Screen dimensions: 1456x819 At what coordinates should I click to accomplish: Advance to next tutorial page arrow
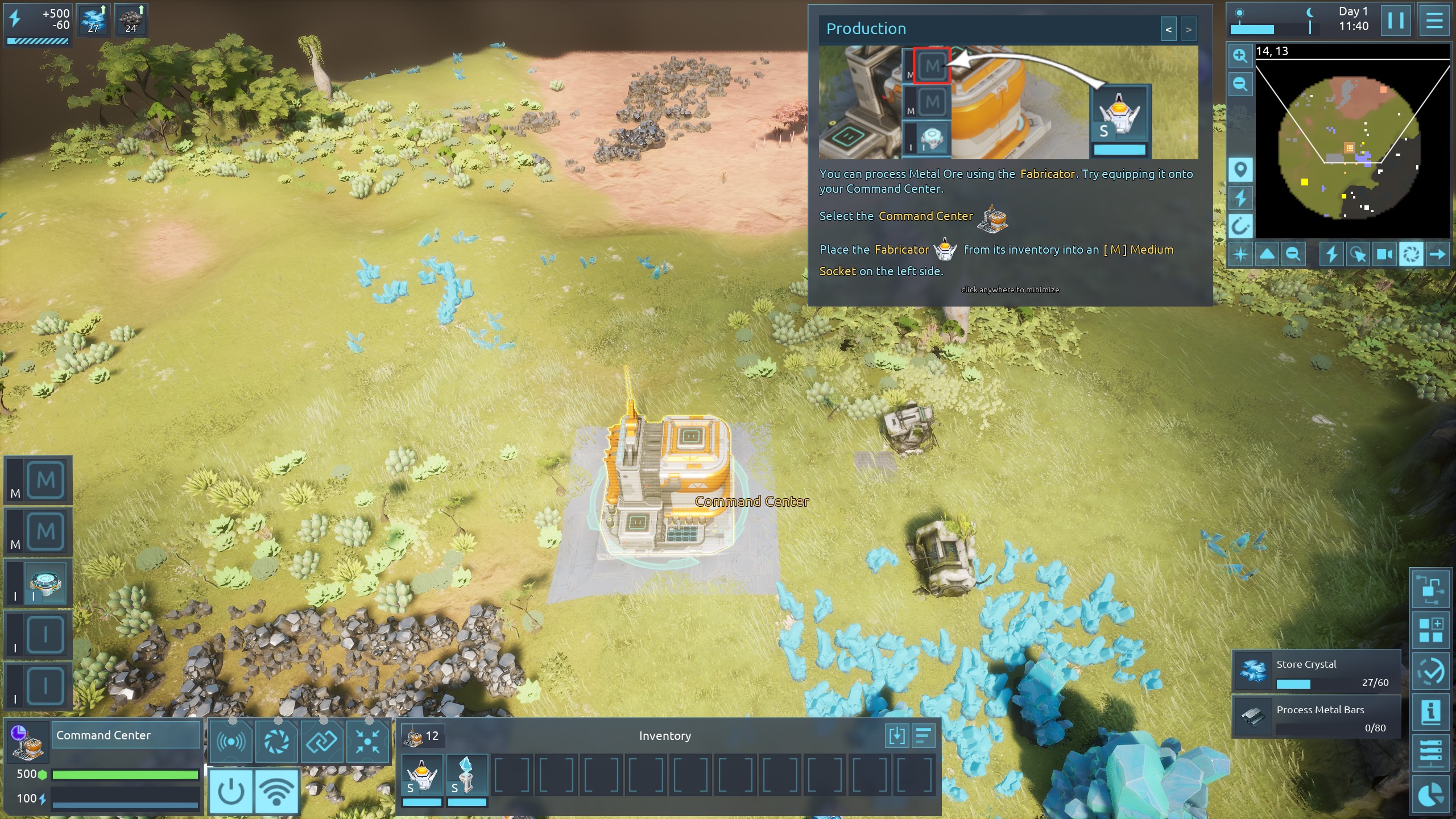point(1188,30)
